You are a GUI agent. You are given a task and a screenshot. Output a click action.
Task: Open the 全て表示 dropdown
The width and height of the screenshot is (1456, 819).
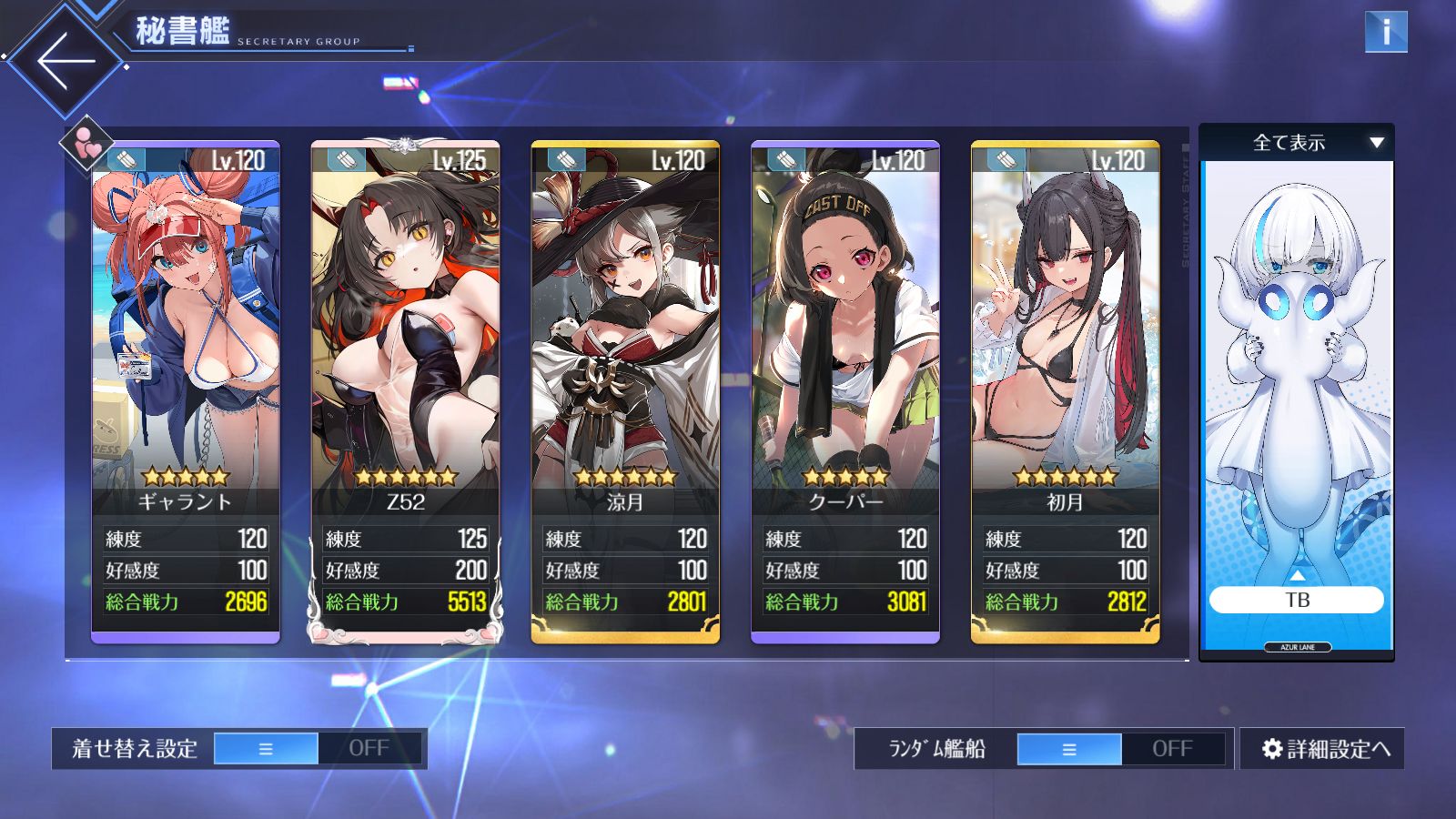tap(1297, 143)
